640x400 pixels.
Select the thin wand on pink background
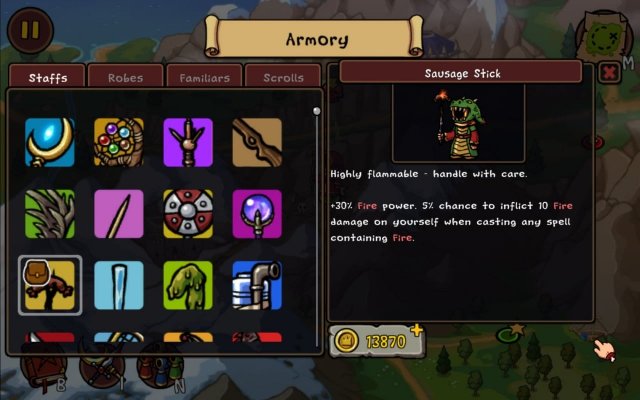pos(119,214)
